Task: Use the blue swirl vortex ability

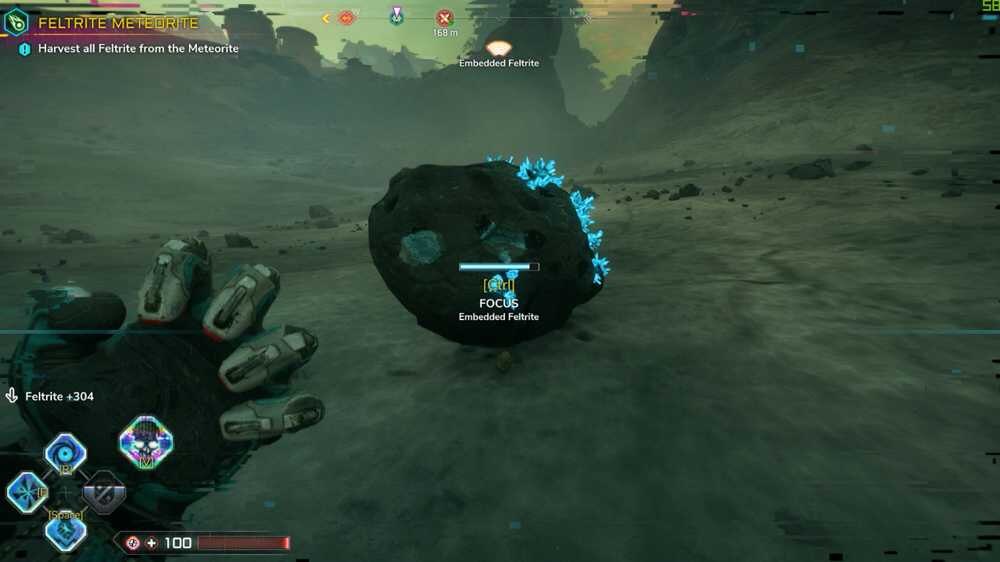Action: [x=66, y=452]
